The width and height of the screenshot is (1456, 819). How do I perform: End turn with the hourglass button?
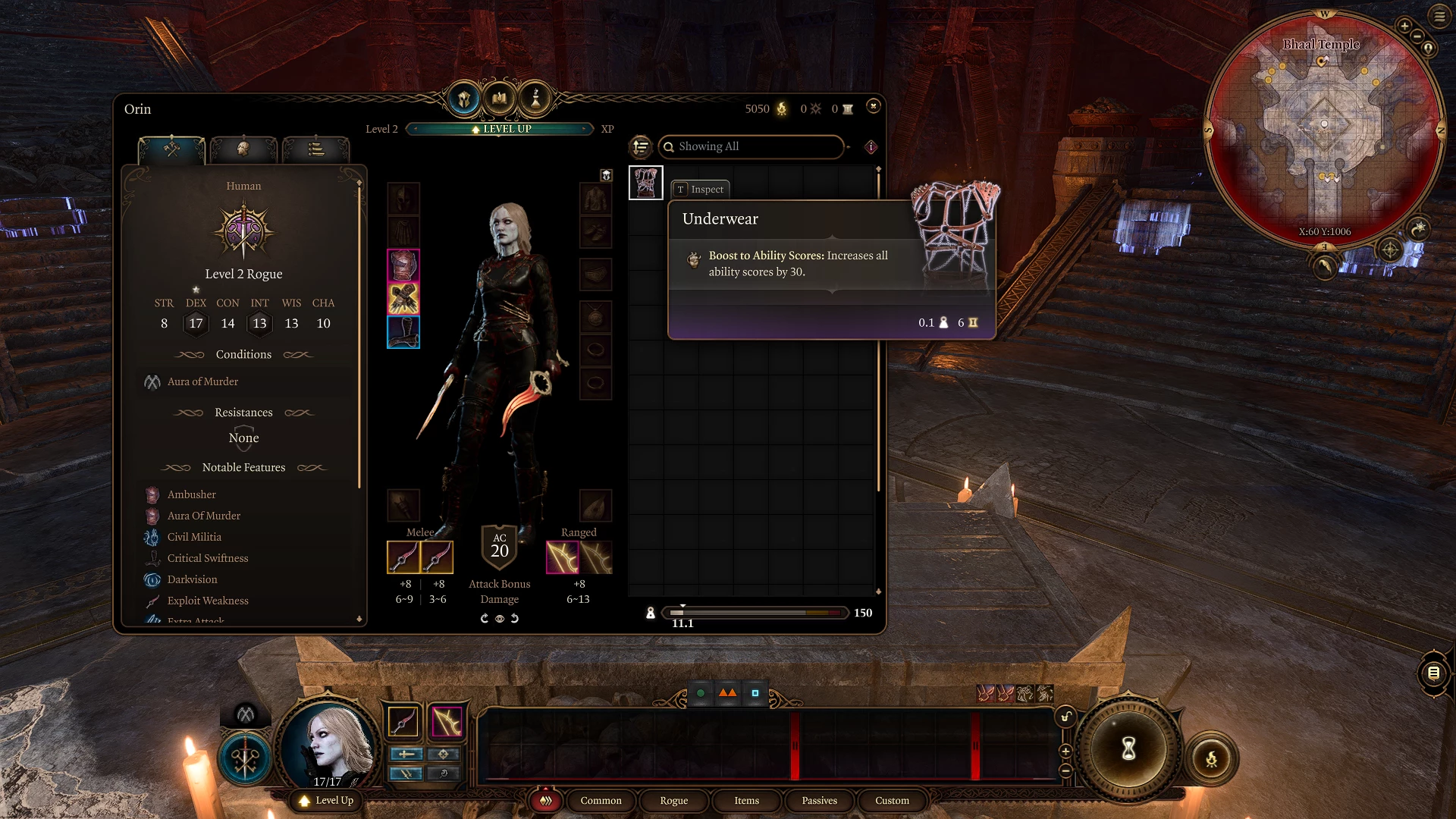click(x=1128, y=748)
